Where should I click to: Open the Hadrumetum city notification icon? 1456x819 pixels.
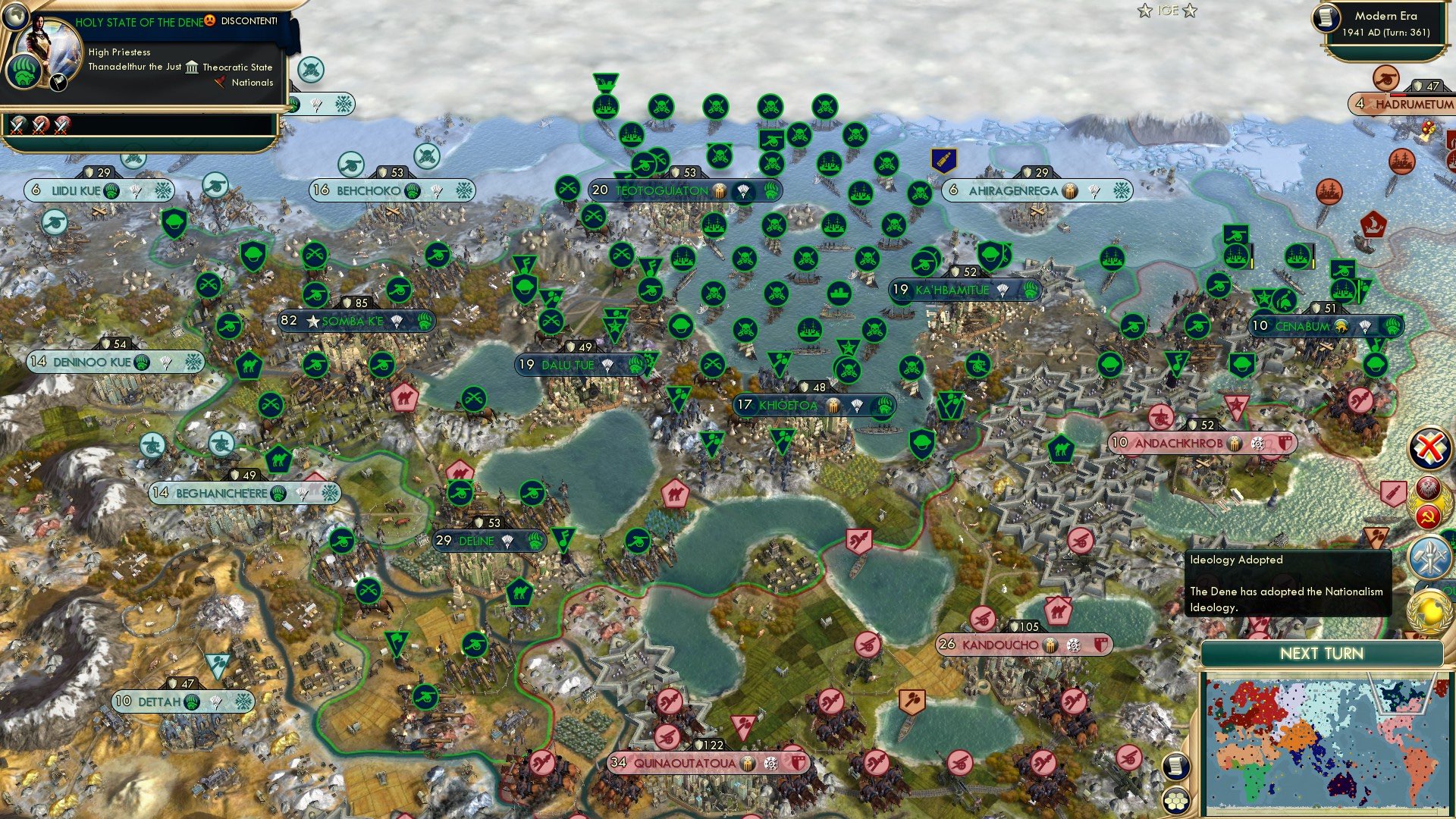pos(1385,78)
